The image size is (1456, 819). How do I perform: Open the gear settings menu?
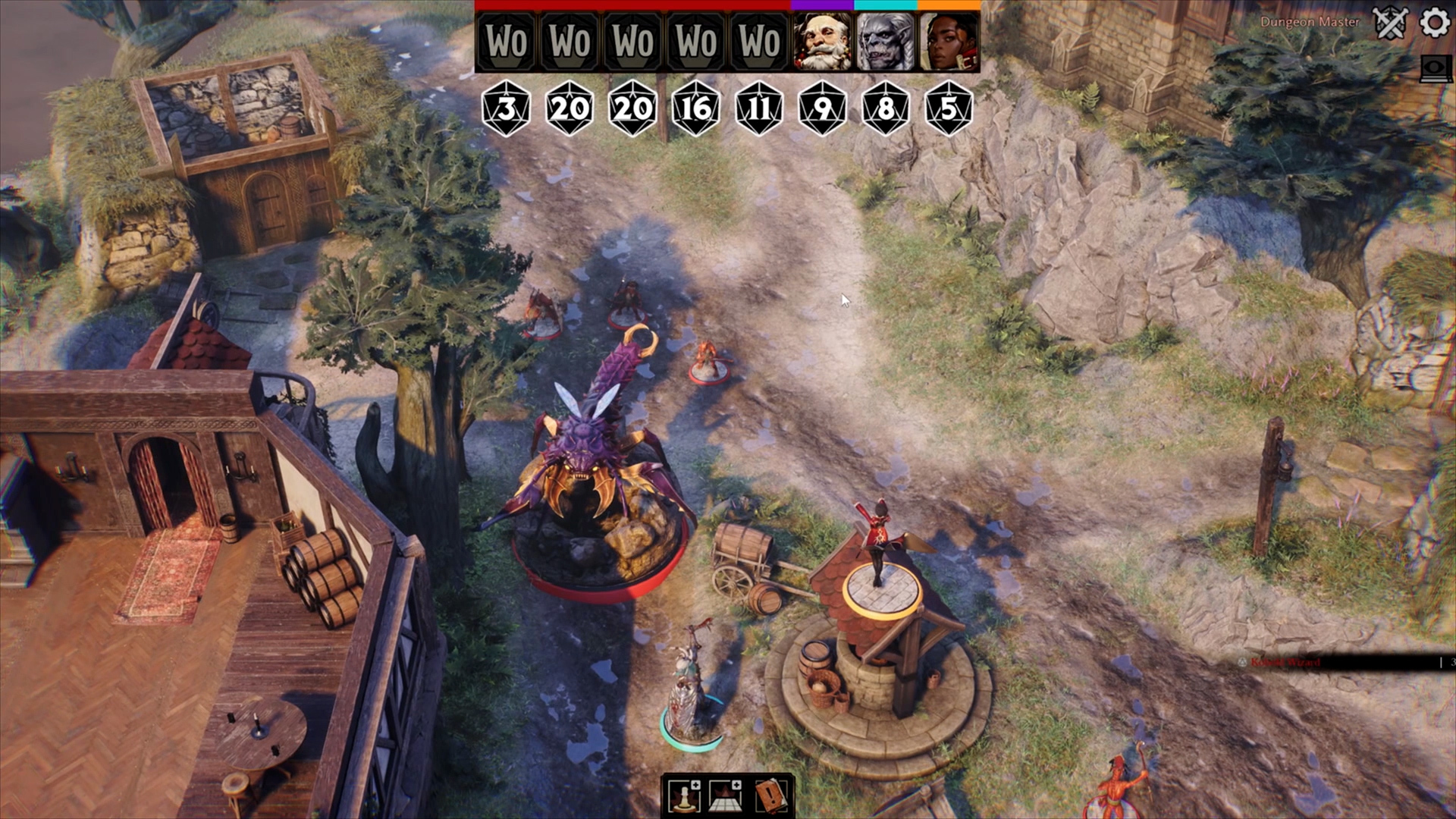point(1434,23)
